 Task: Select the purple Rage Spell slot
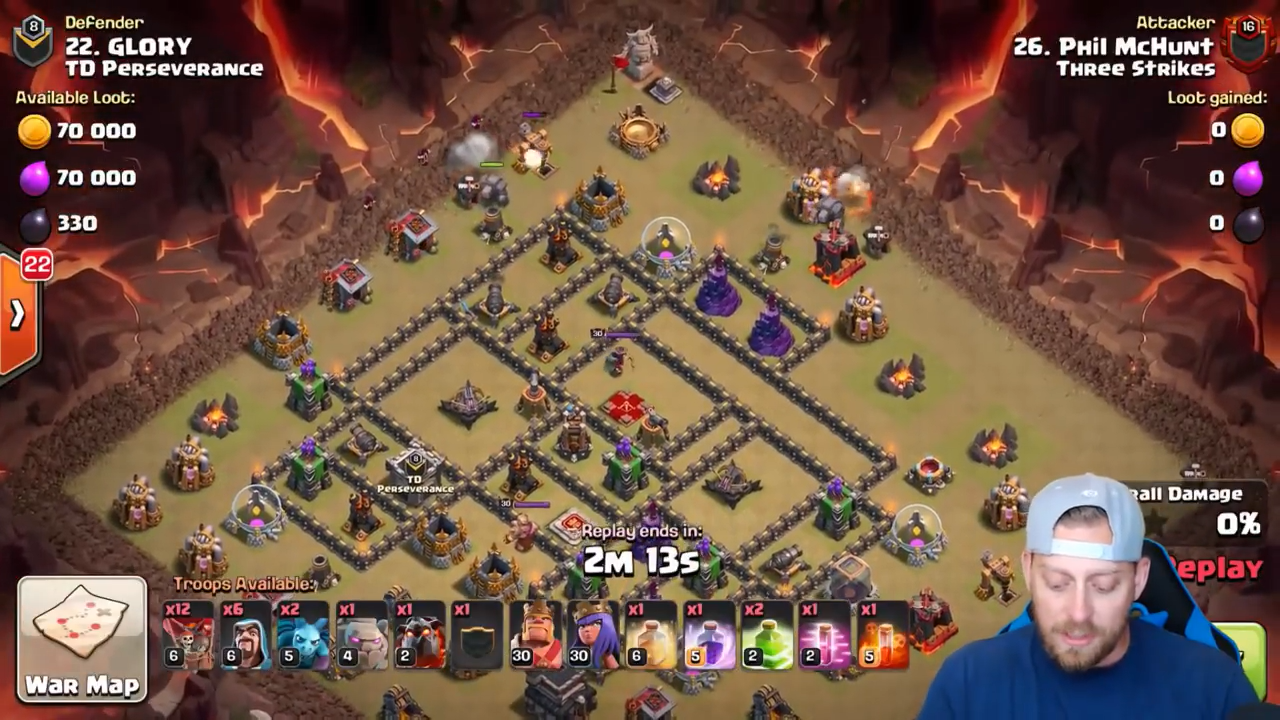[x=708, y=636]
